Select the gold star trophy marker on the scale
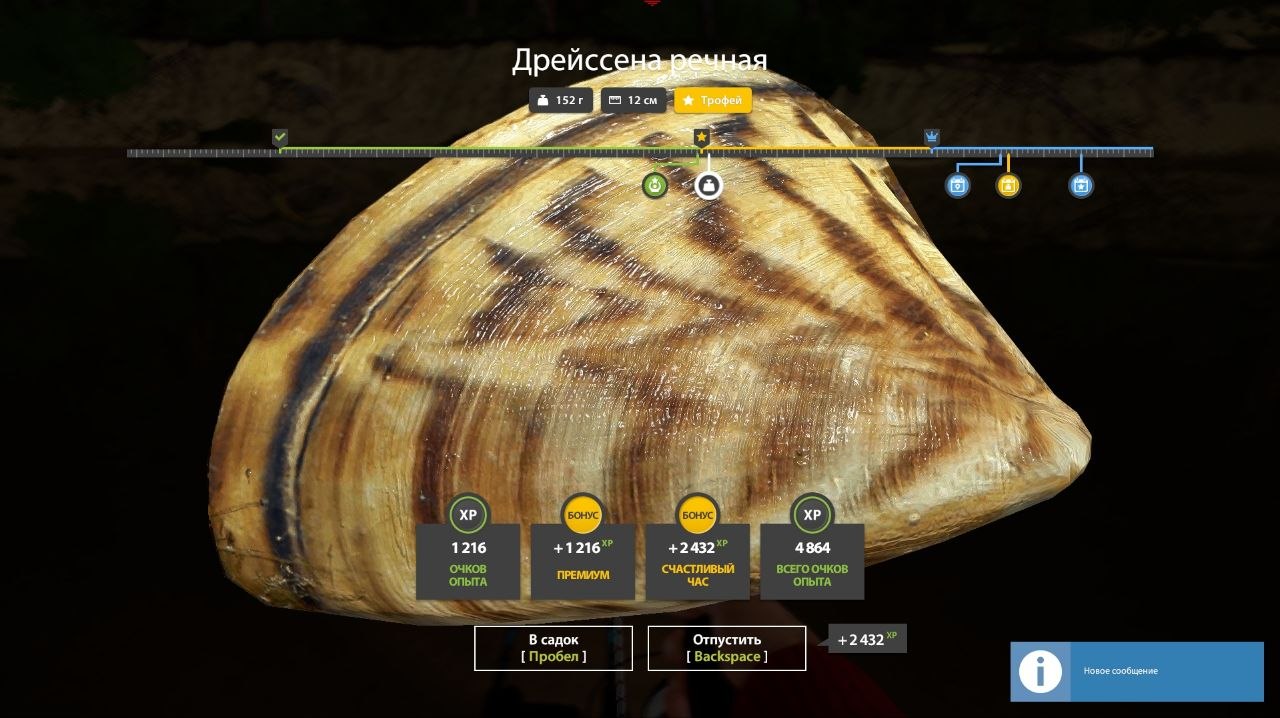The image size is (1280, 718). [x=702, y=136]
